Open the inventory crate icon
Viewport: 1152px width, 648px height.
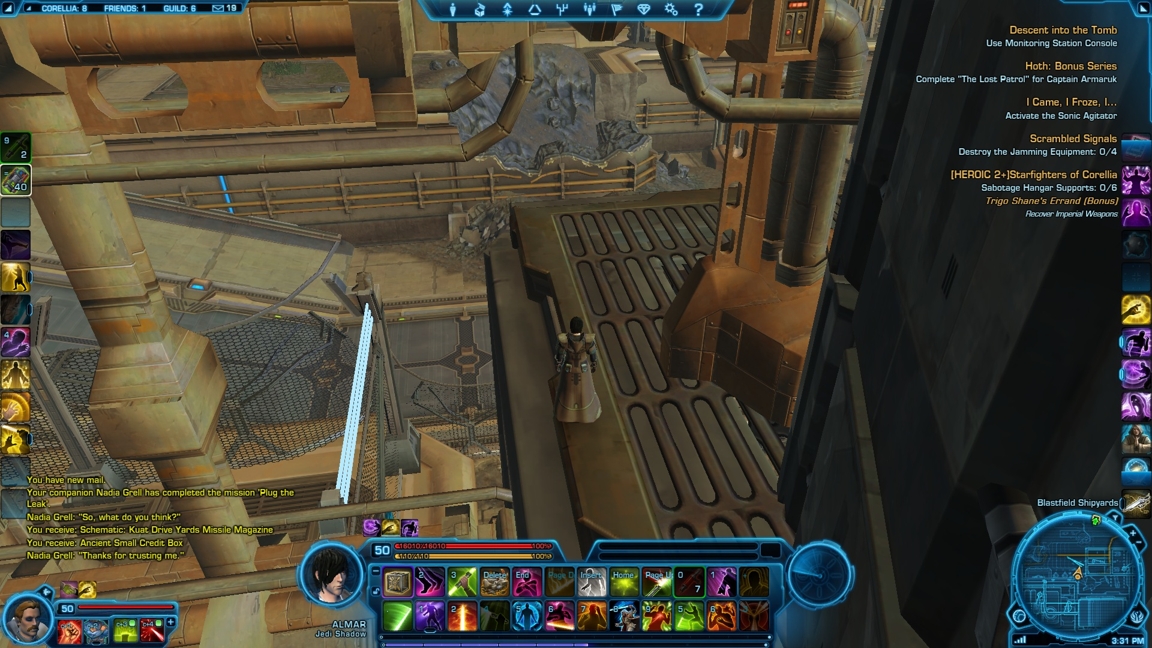pos(480,9)
